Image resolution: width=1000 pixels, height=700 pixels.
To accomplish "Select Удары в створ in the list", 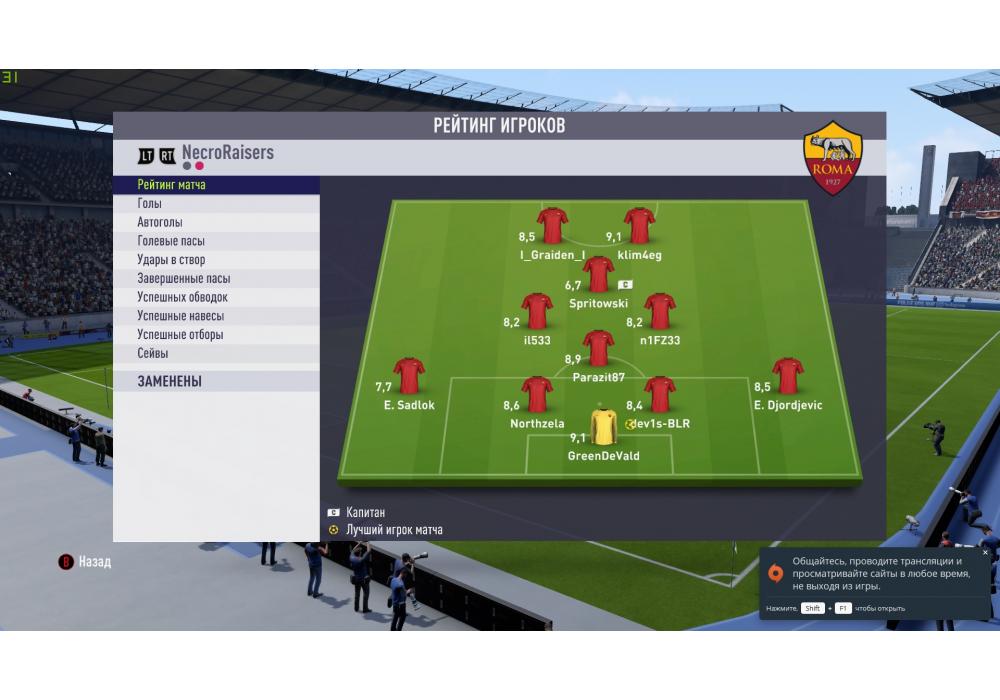I will [x=171, y=260].
